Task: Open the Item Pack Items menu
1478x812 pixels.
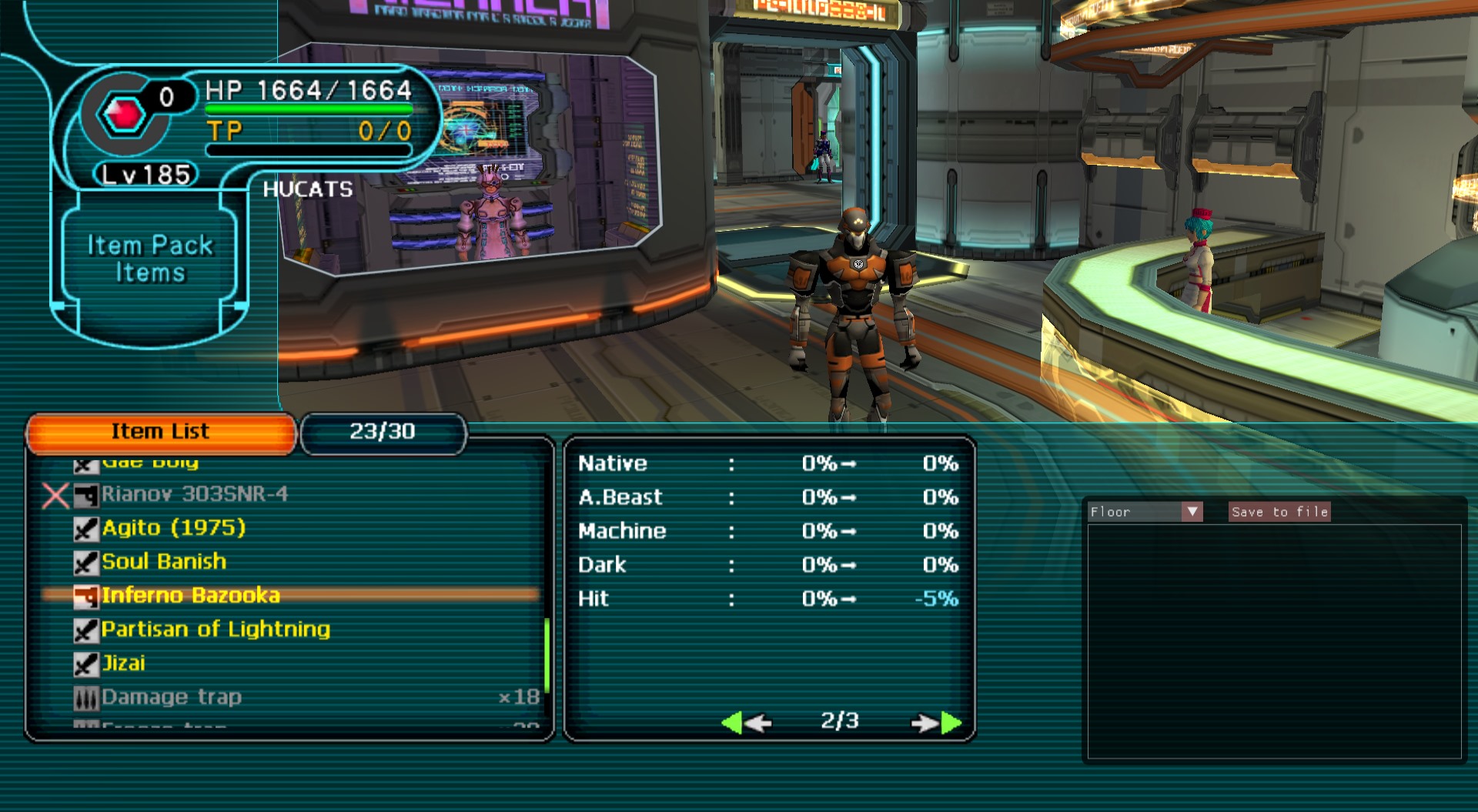Action: coord(149,259)
